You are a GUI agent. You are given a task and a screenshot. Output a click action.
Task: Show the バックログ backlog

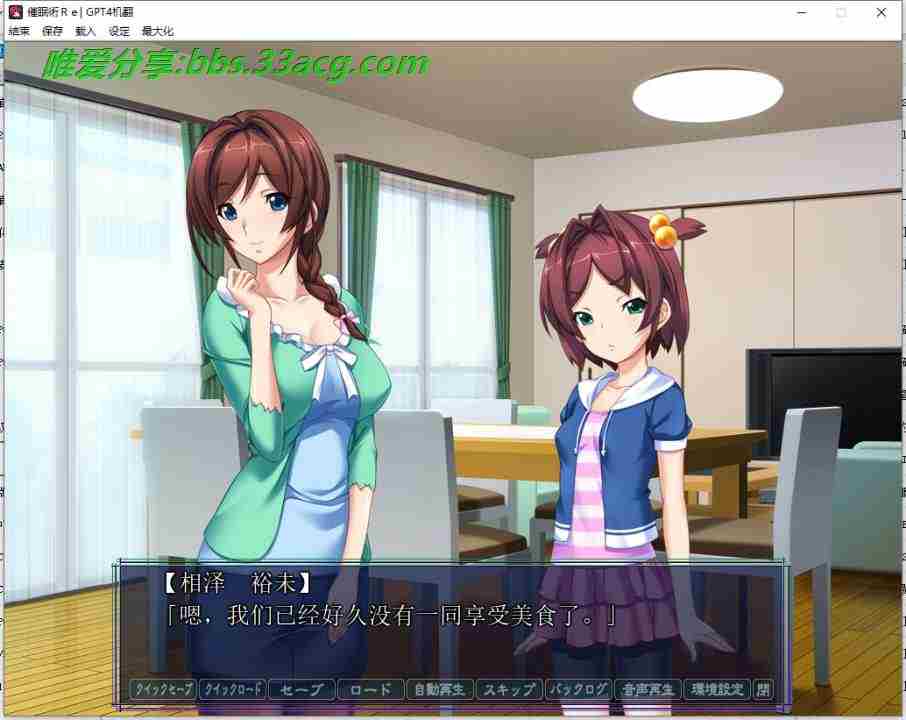coord(578,689)
